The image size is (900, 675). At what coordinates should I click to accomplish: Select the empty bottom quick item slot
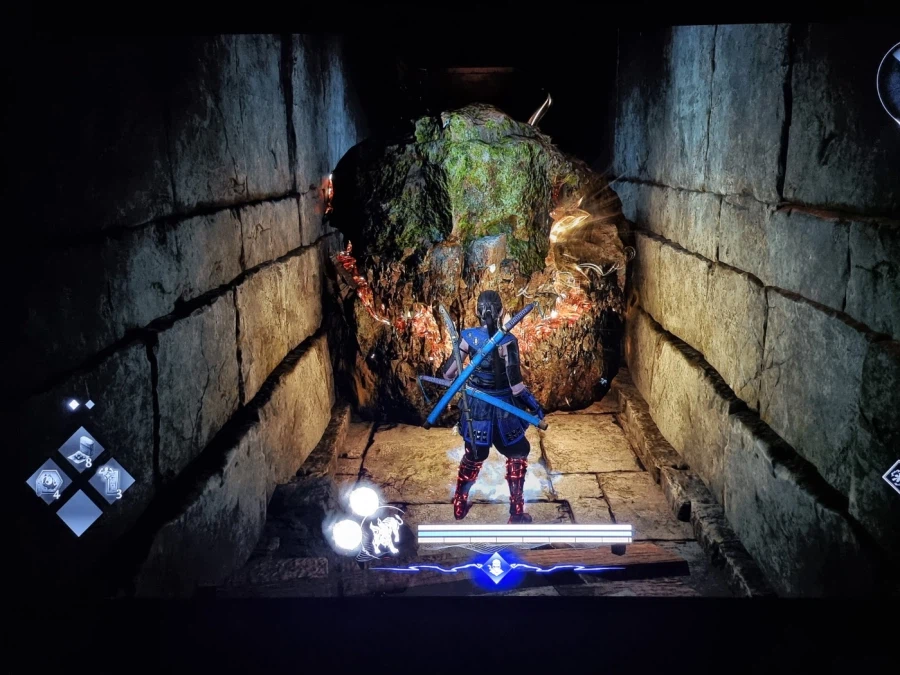(79, 512)
